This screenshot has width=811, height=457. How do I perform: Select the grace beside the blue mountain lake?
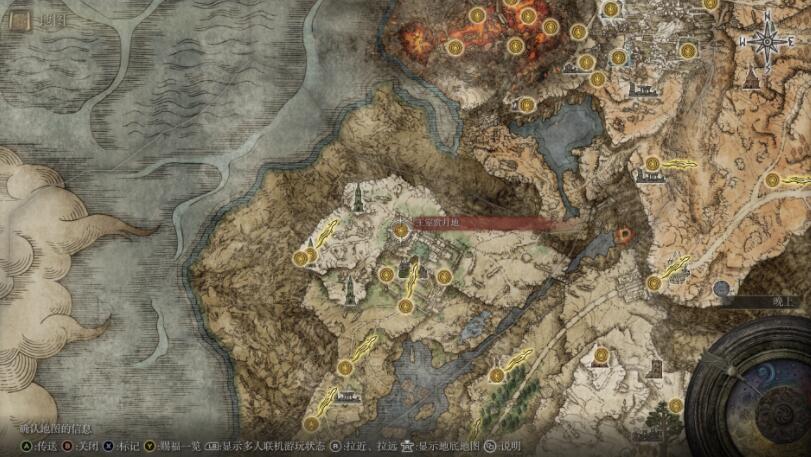click(x=528, y=103)
